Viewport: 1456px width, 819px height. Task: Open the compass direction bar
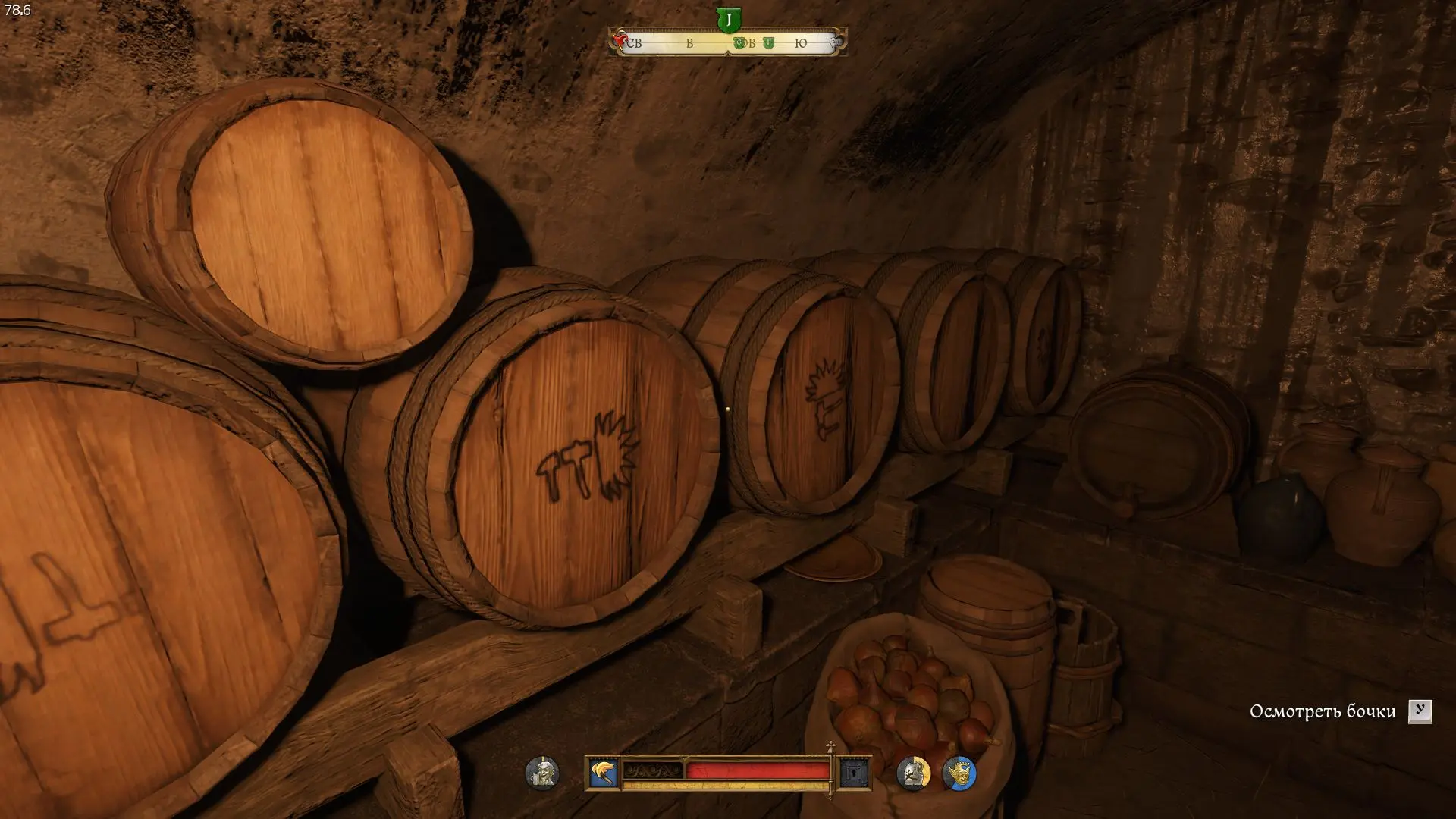(x=727, y=43)
